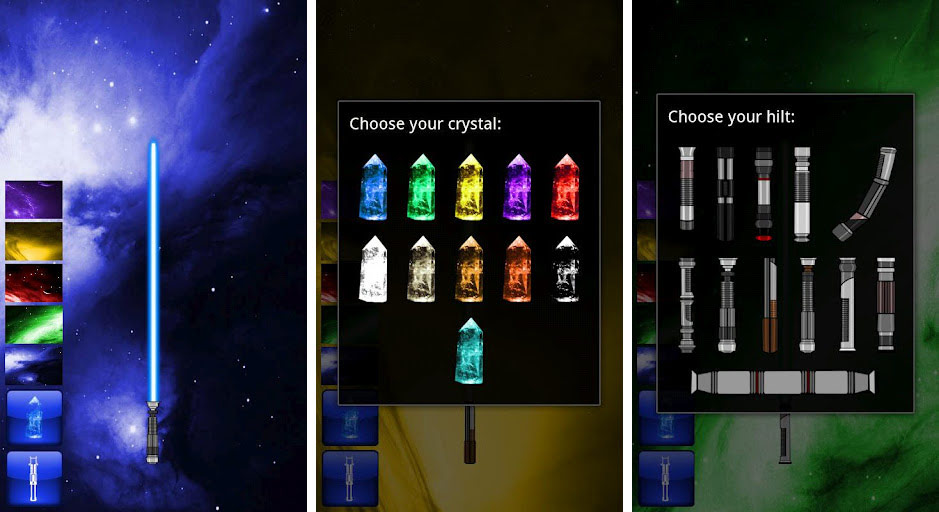Select the red crystal
Viewport: 939px width, 512px height.
point(566,187)
